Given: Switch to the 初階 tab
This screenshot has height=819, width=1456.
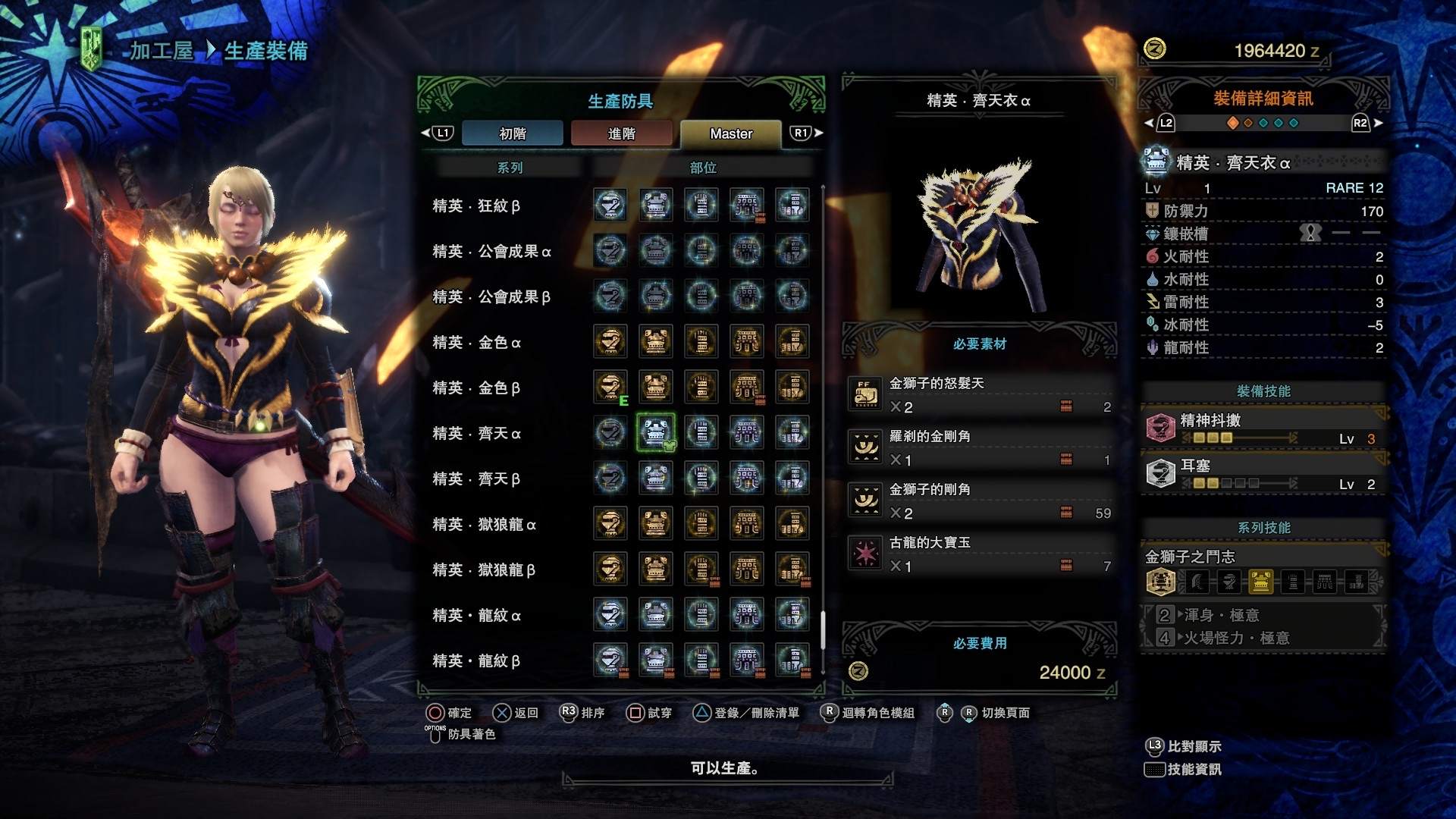Looking at the screenshot, I should [x=513, y=133].
